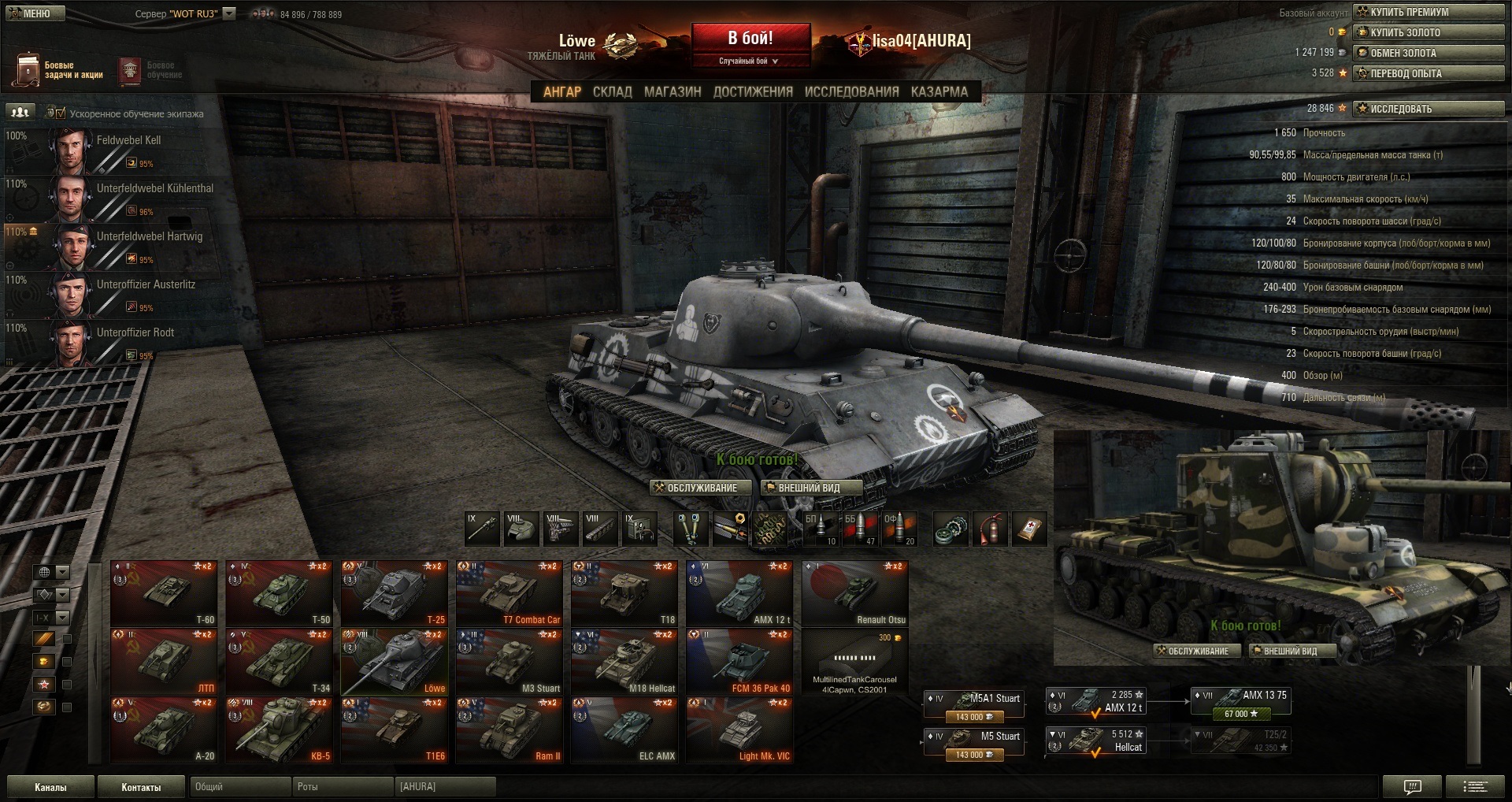
Task: Open the ОБМЕН ЗОЛОТА exchange
Action: 1428,53
